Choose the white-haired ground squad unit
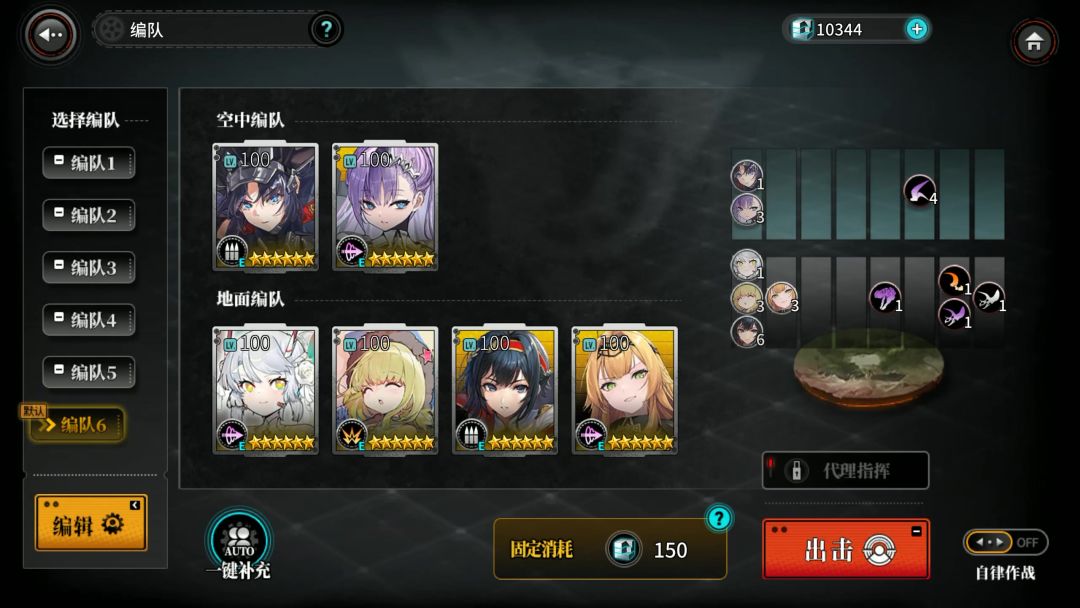This screenshot has width=1080, height=608. click(265, 390)
